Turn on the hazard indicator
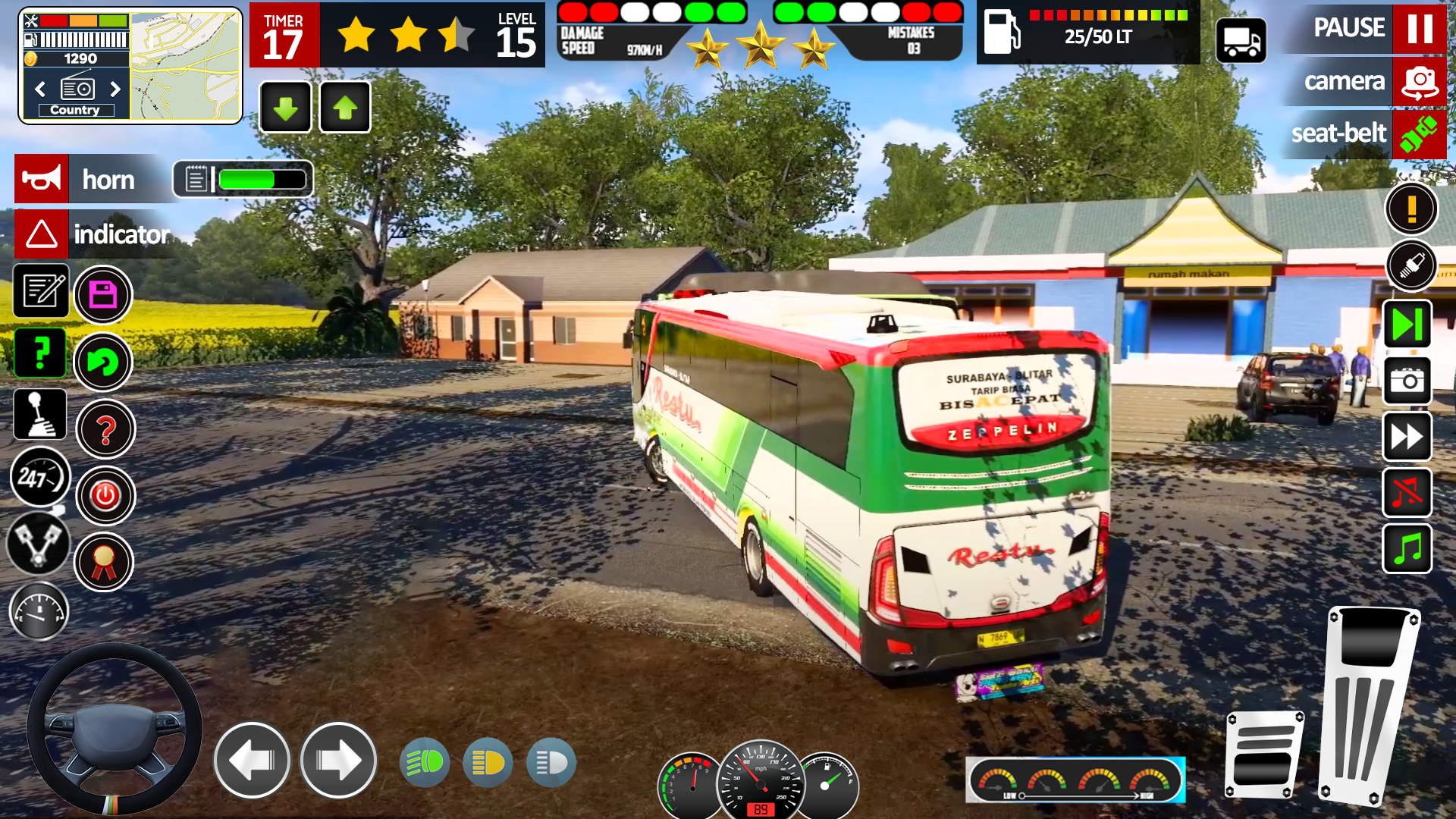The height and width of the screenshot is (819, 1456). coord(42,234)
